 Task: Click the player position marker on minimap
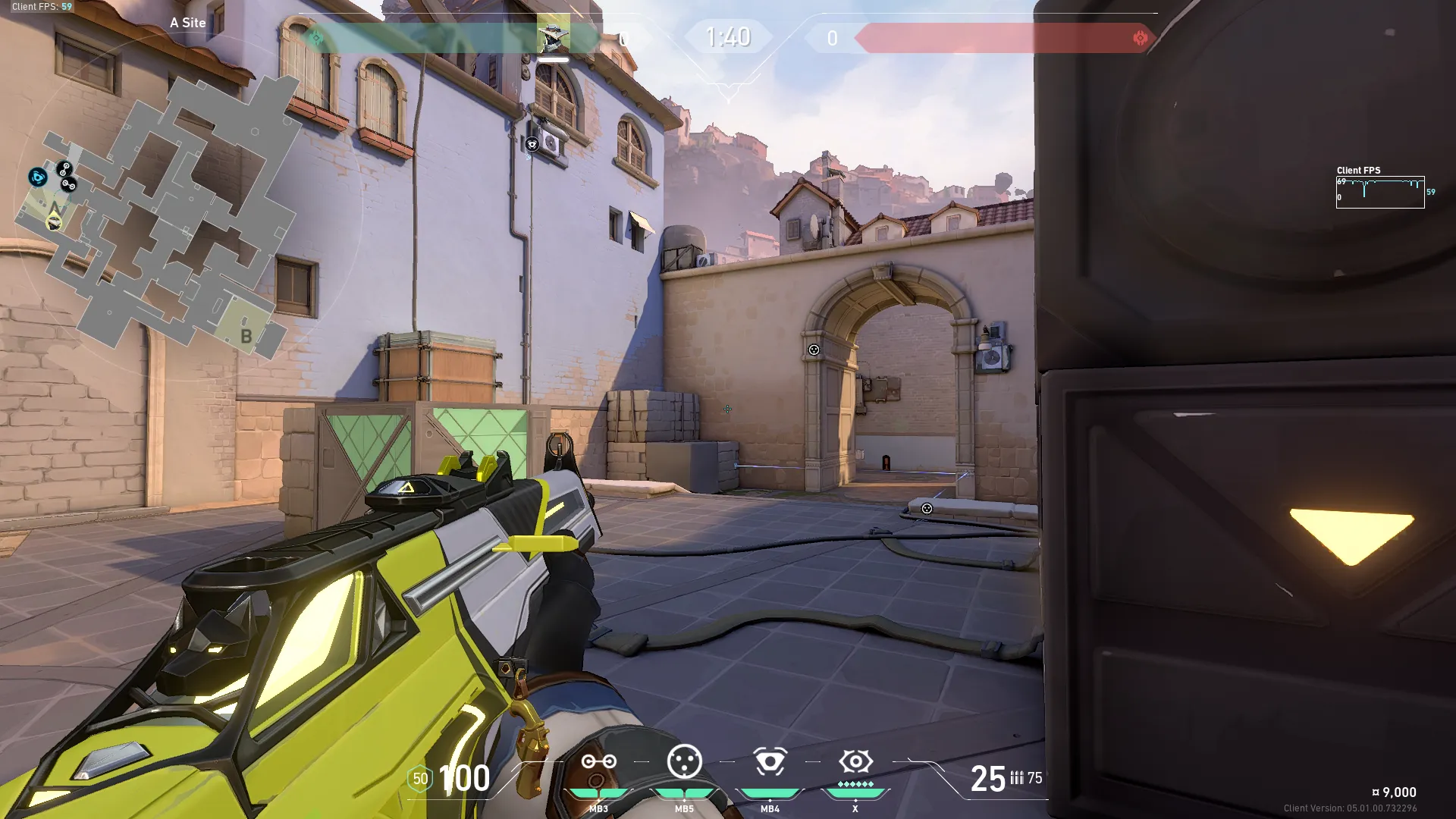pyautogui.click(x=54, y=221)
